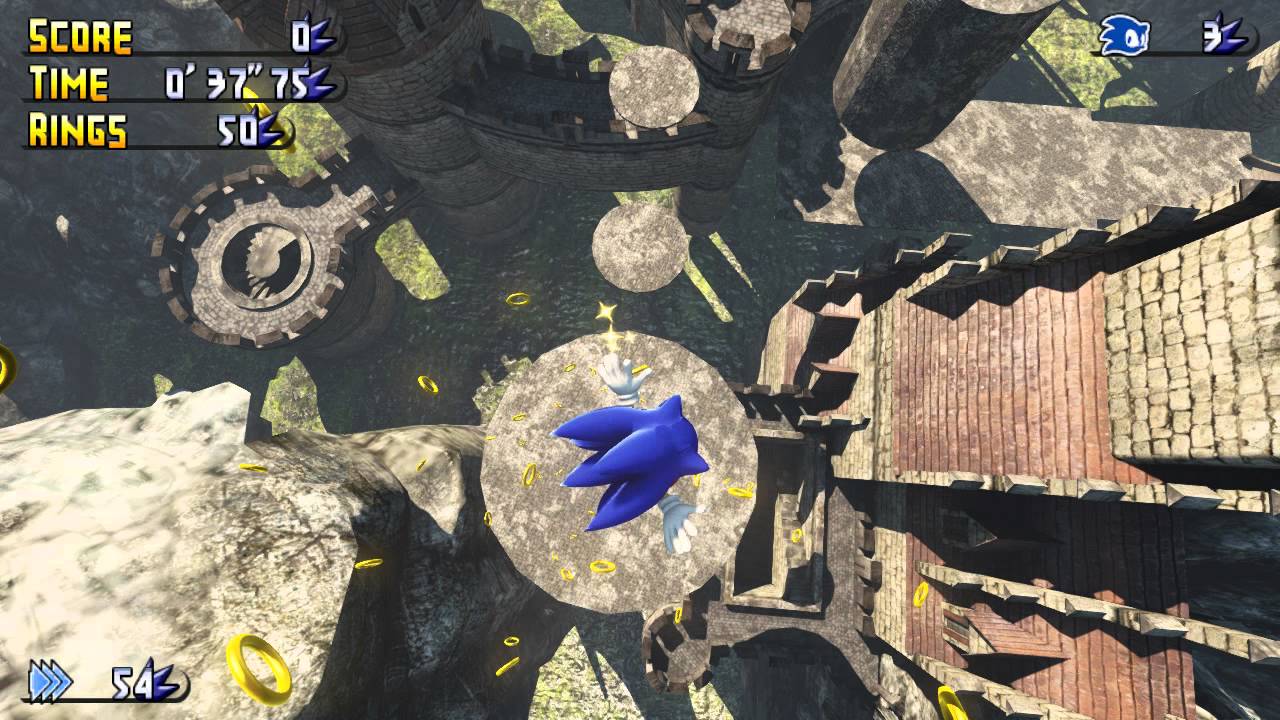Click the lives counter showing 3
Screen dimensions: 1280x720
1212,35
